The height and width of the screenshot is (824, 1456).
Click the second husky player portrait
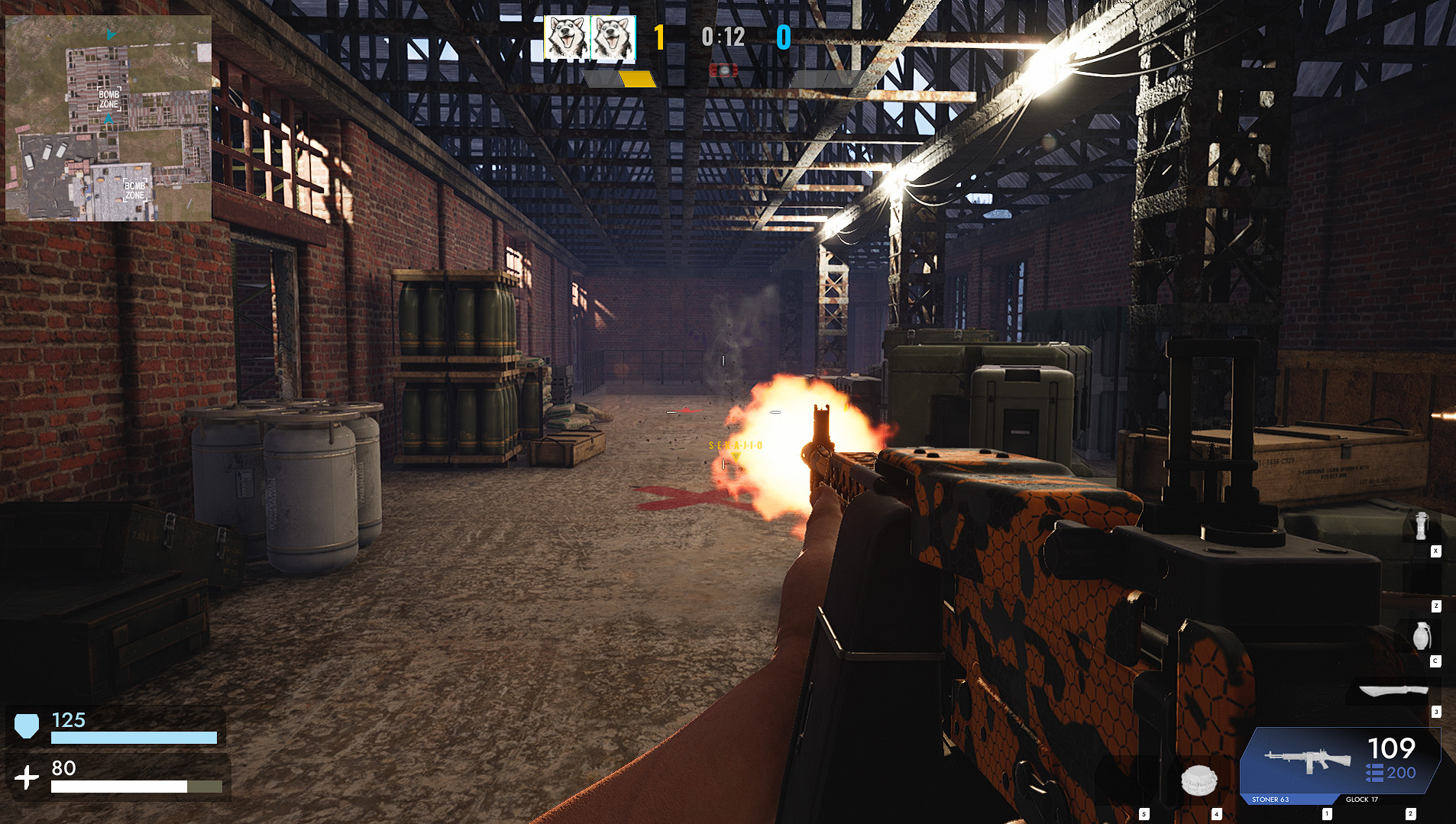[611, 38]
